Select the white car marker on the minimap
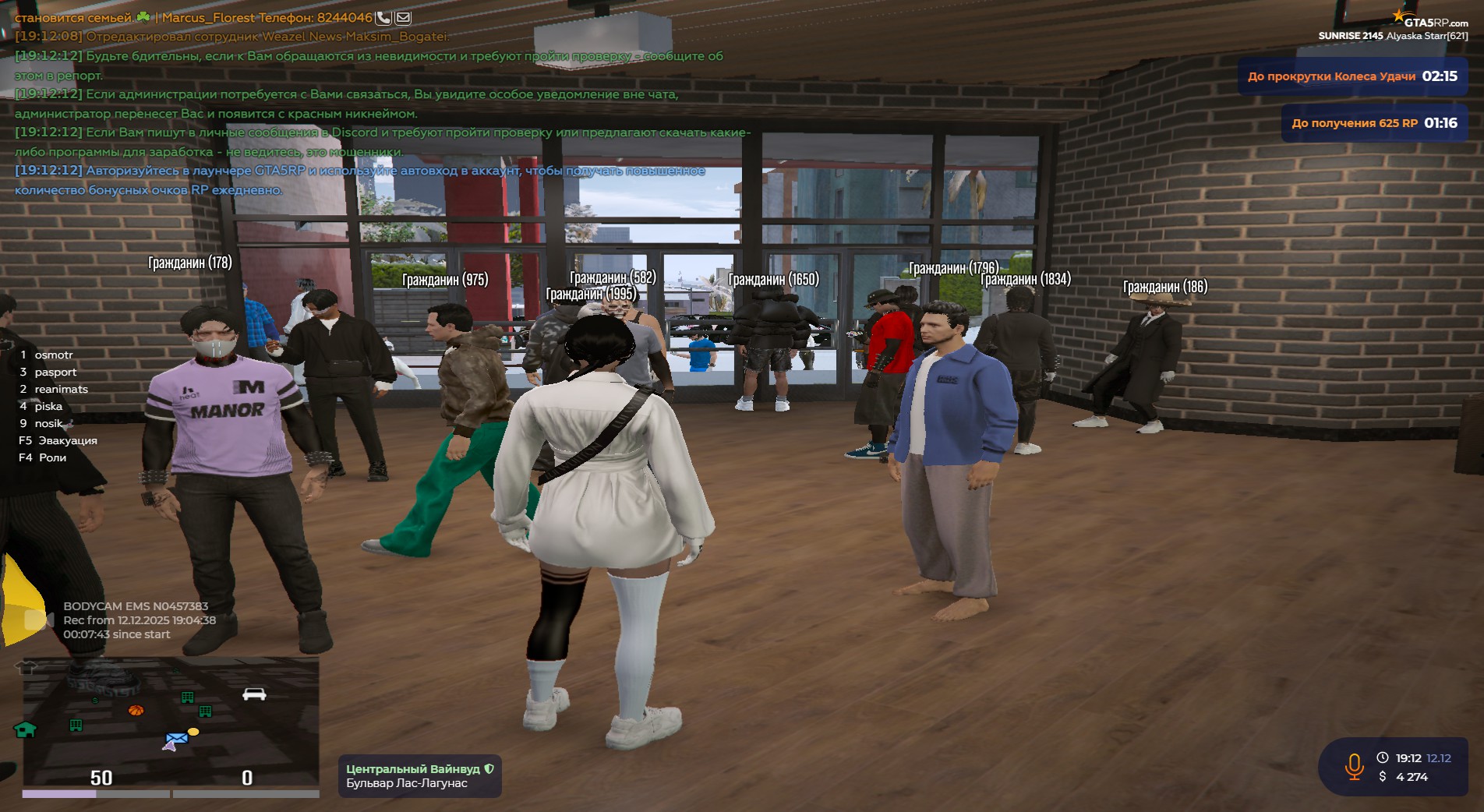Viewport: 1484px width, 812px height. point(254,694)
